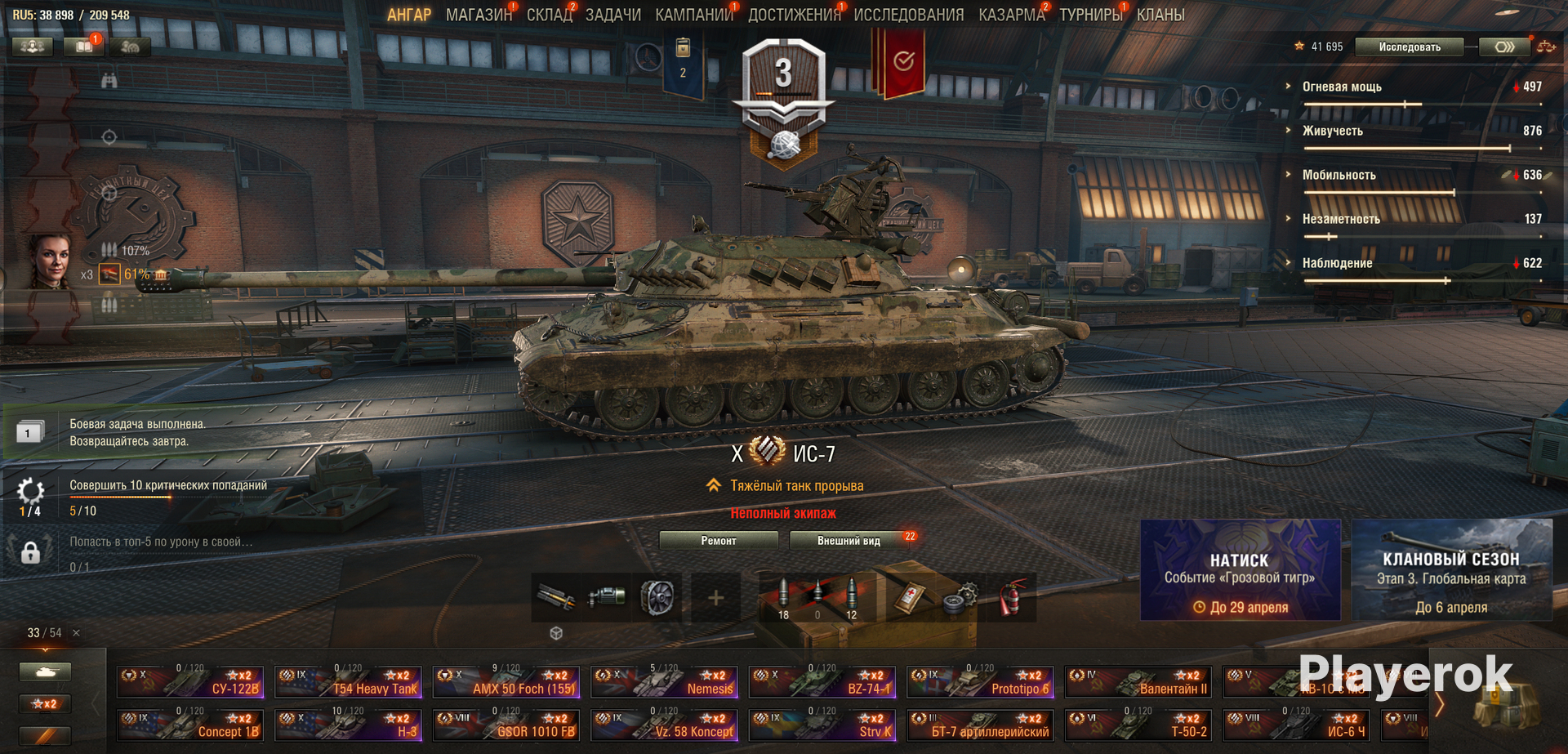Add equipment in the empty plus slot
Image resolution: width=1568 pixels, height=754 pixels.
(715, 598)
